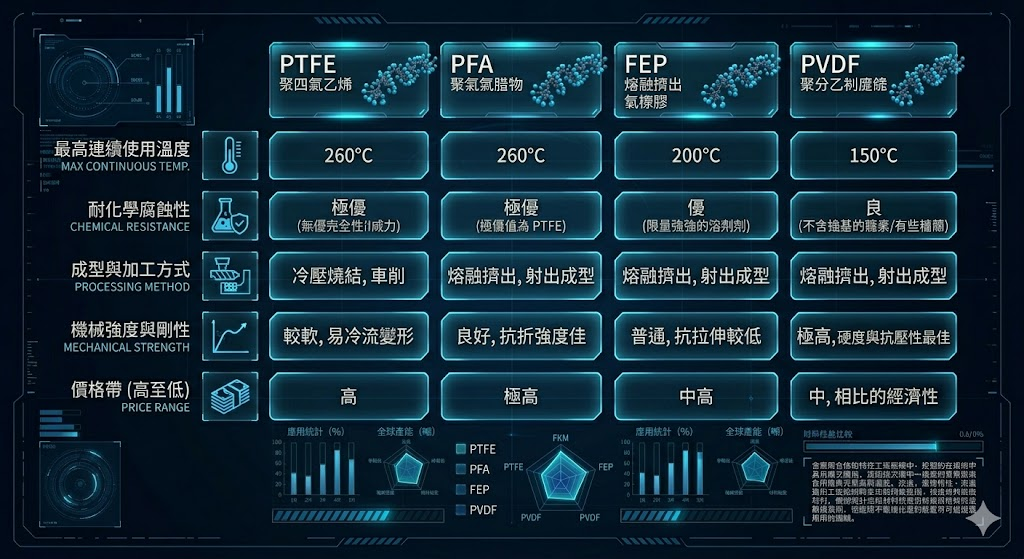Choose the 中, 相比的經濟性 price cell
The width and height of the screenshot is (1024, 559).
(873, 396)
